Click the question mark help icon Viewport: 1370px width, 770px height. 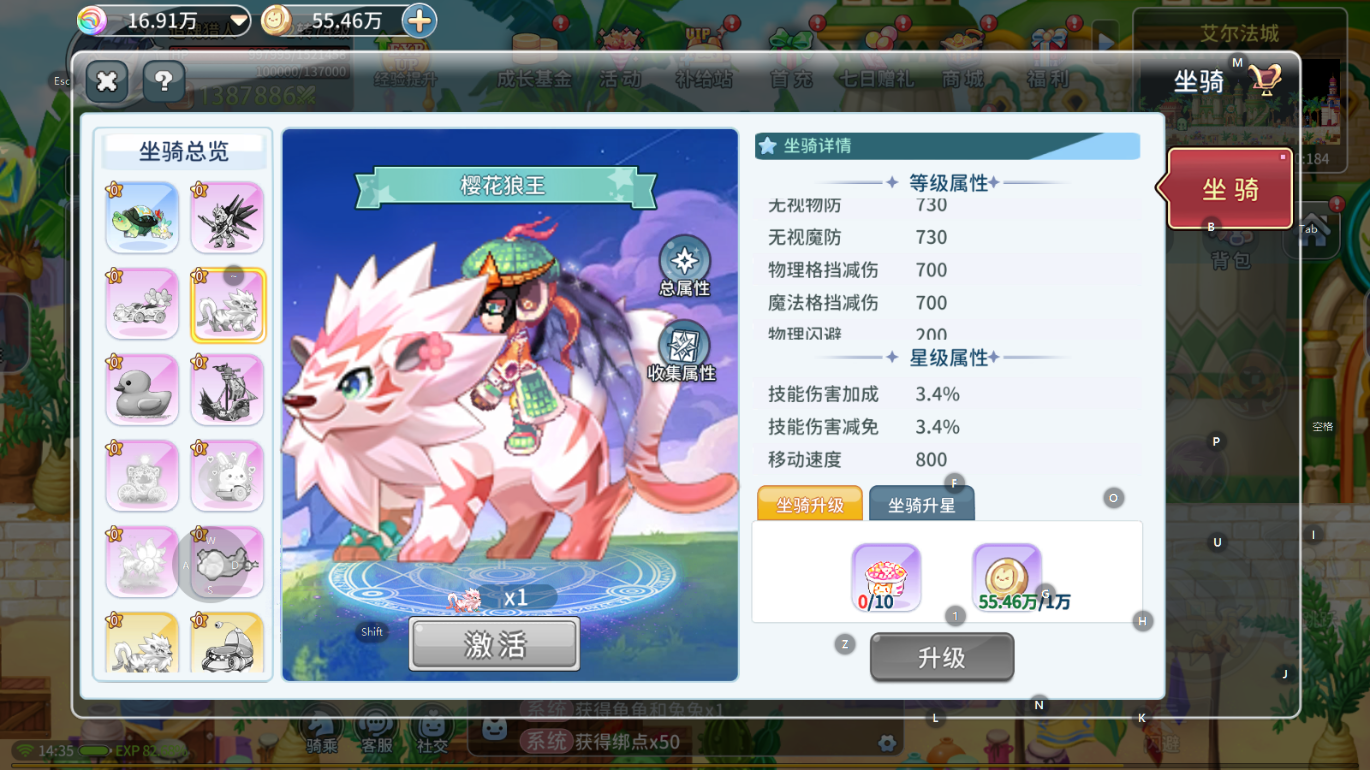click(x=163, y=82)
